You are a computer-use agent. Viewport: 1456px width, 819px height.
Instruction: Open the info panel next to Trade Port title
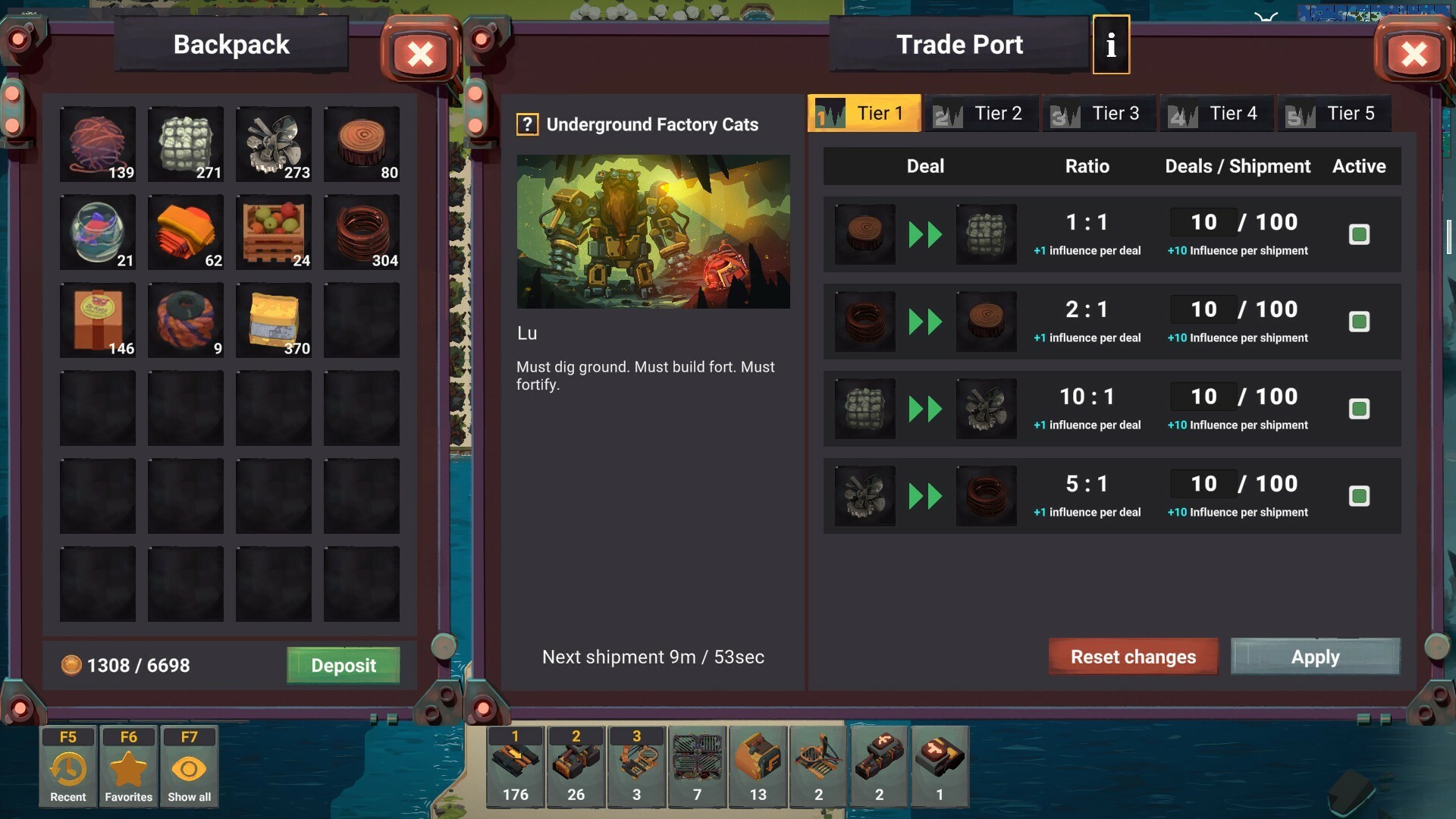click(x=1111, y=45)
